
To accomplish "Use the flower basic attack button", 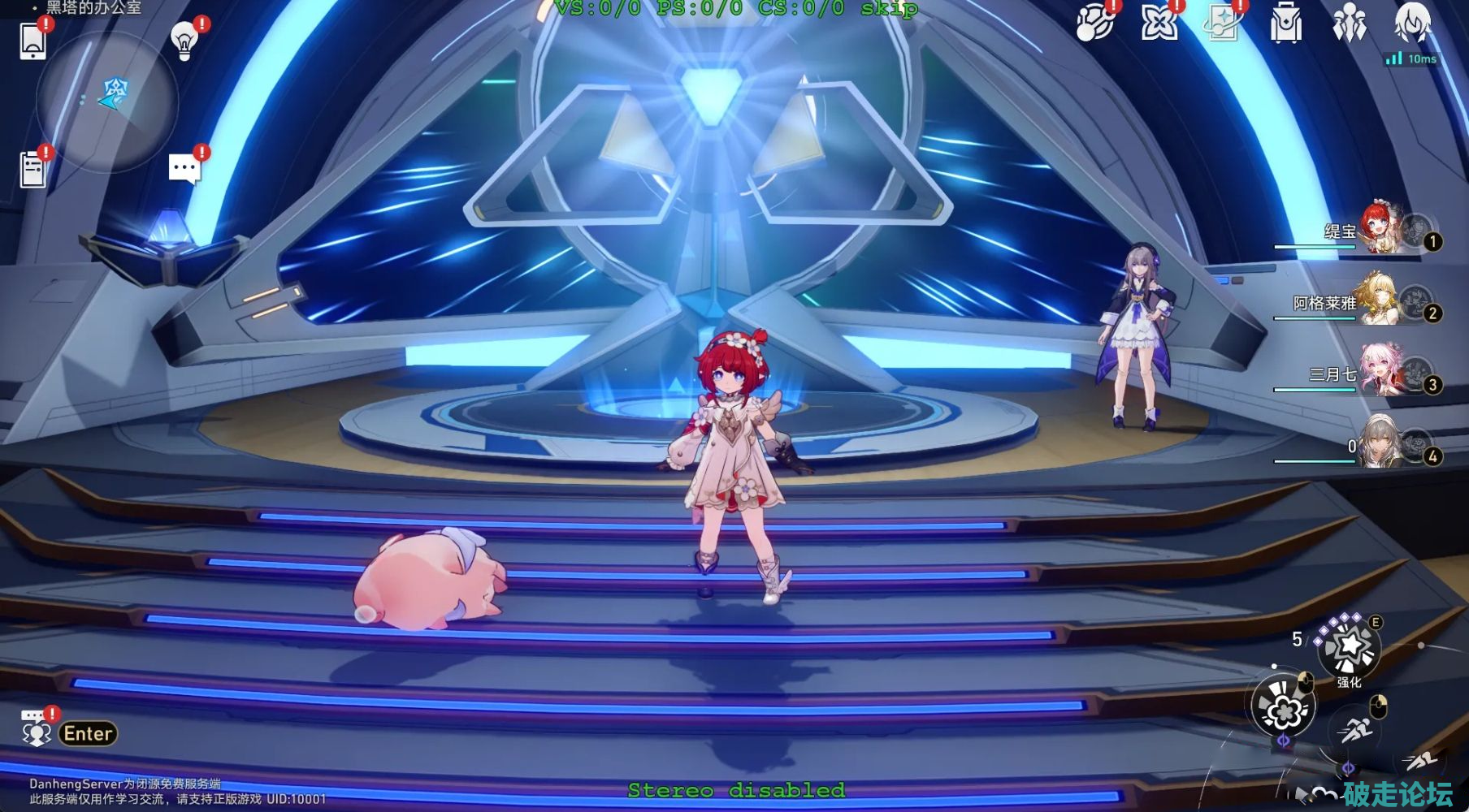I will [1282, 708].
